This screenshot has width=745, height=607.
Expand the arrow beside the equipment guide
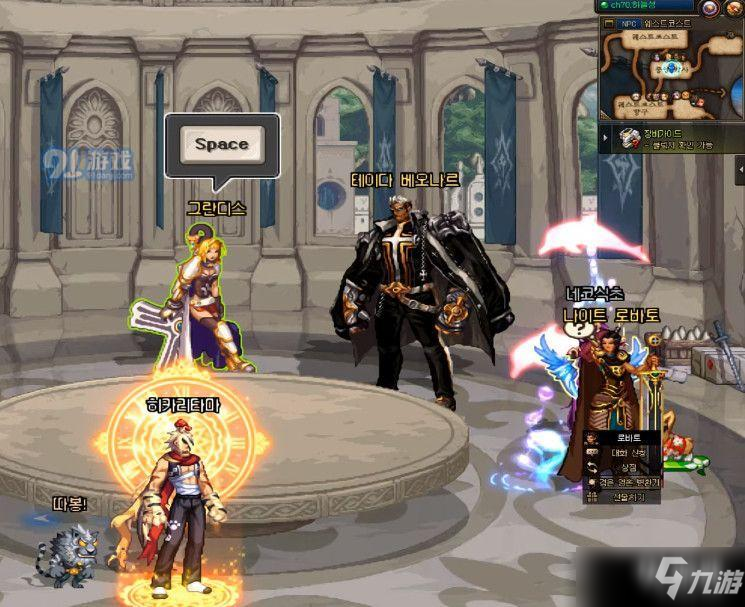[x=606, y=138]
